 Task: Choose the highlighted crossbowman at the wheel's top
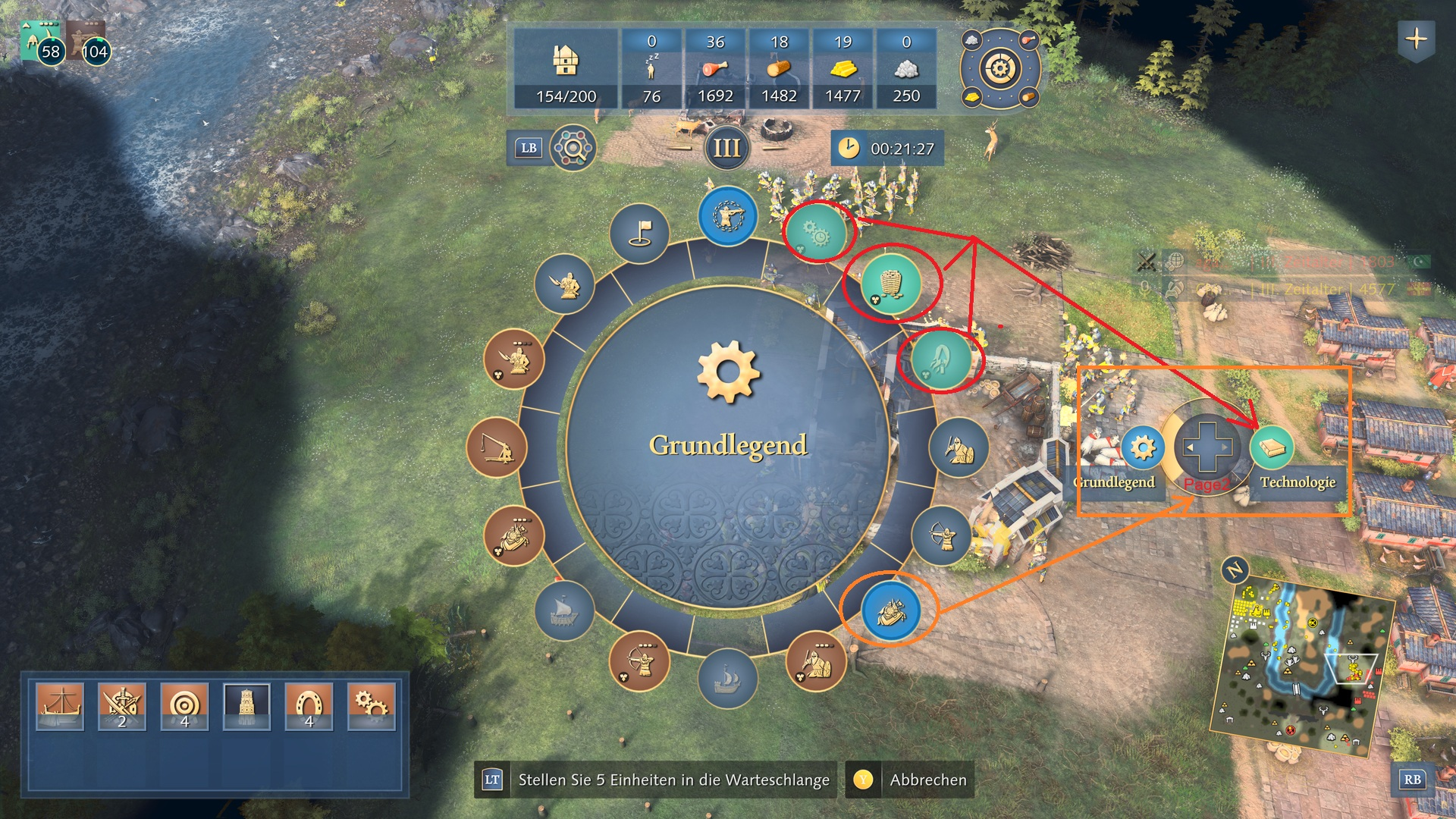pyautogui.click(x=727, y=216)
